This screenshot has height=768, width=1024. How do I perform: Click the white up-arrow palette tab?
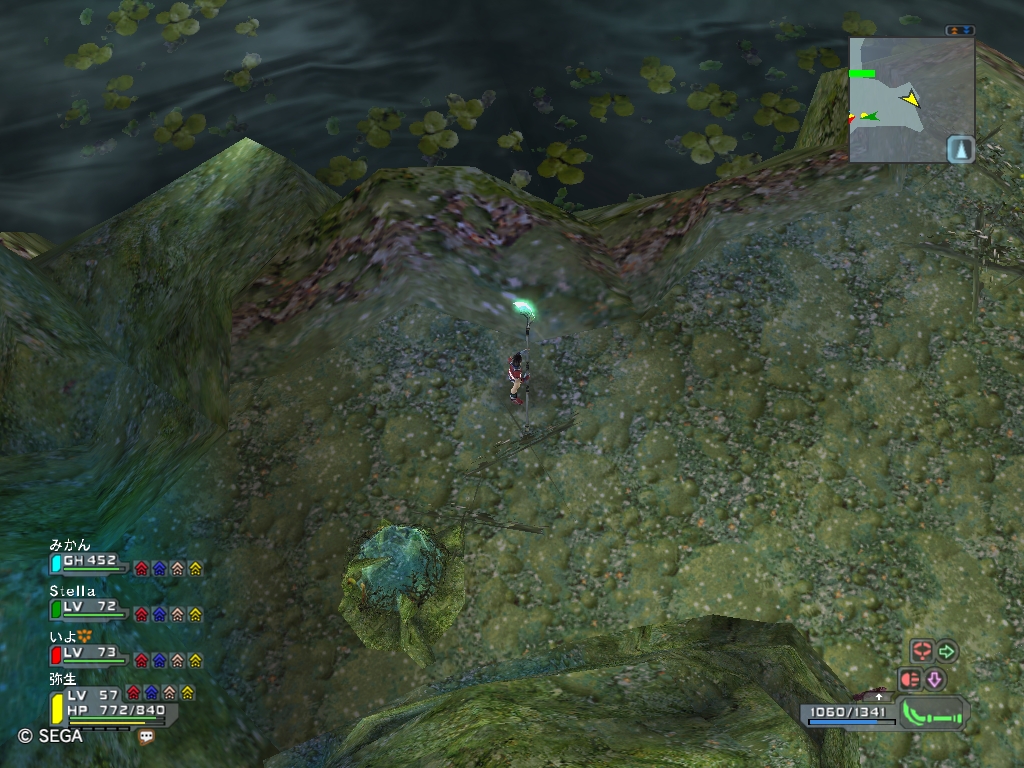[x=879, y=695]
